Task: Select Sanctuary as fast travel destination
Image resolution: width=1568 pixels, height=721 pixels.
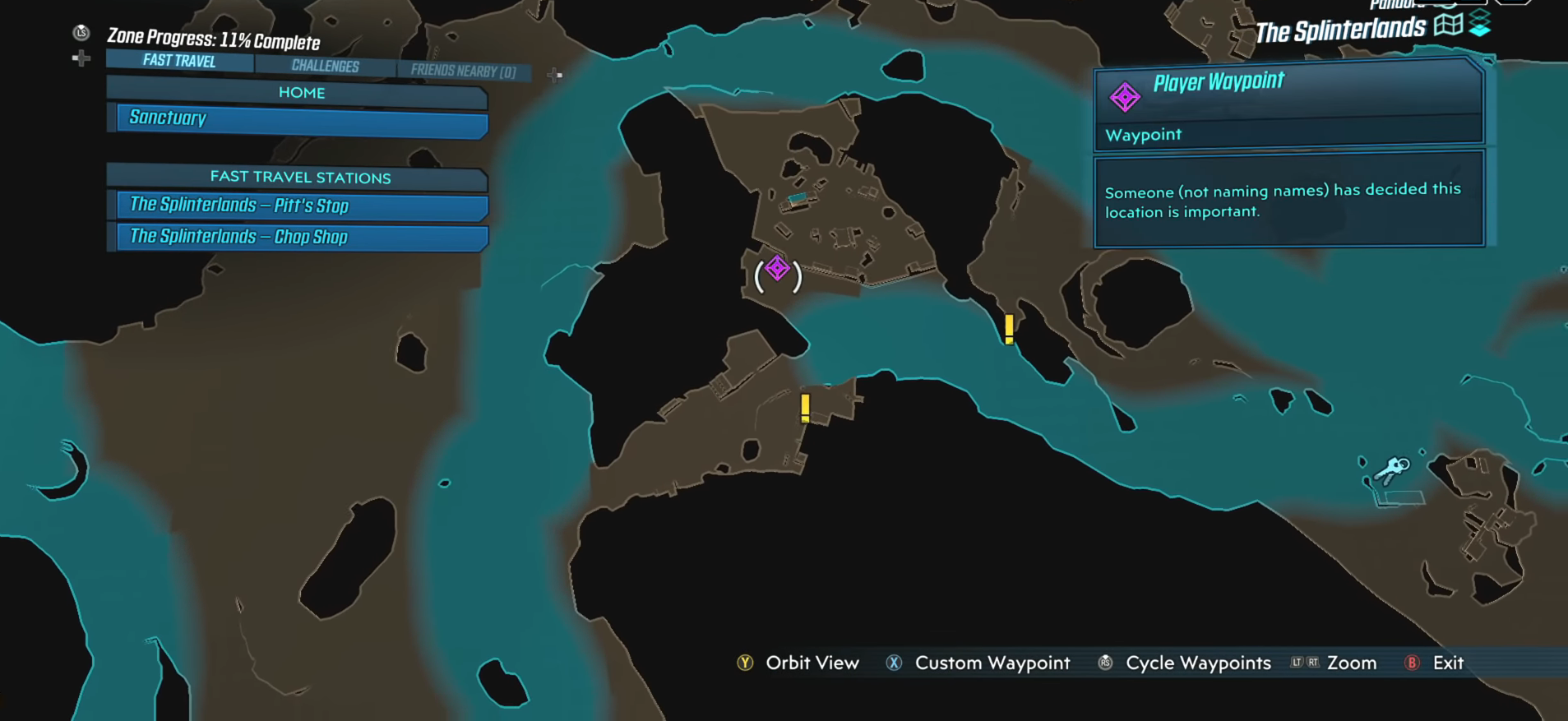Action: [x=302, y=120]
